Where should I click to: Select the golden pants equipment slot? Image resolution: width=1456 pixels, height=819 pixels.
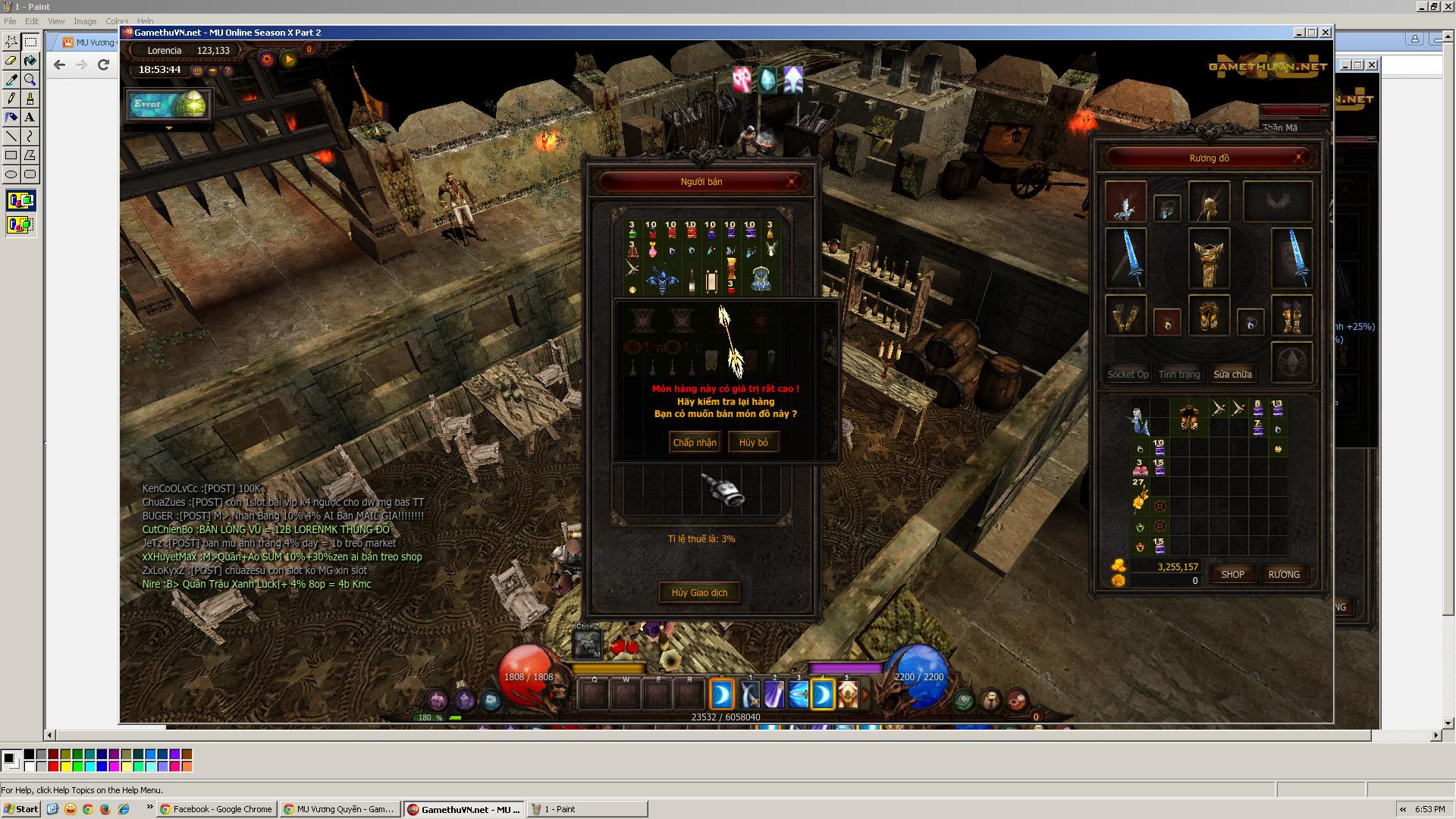tap(1208, 315)
